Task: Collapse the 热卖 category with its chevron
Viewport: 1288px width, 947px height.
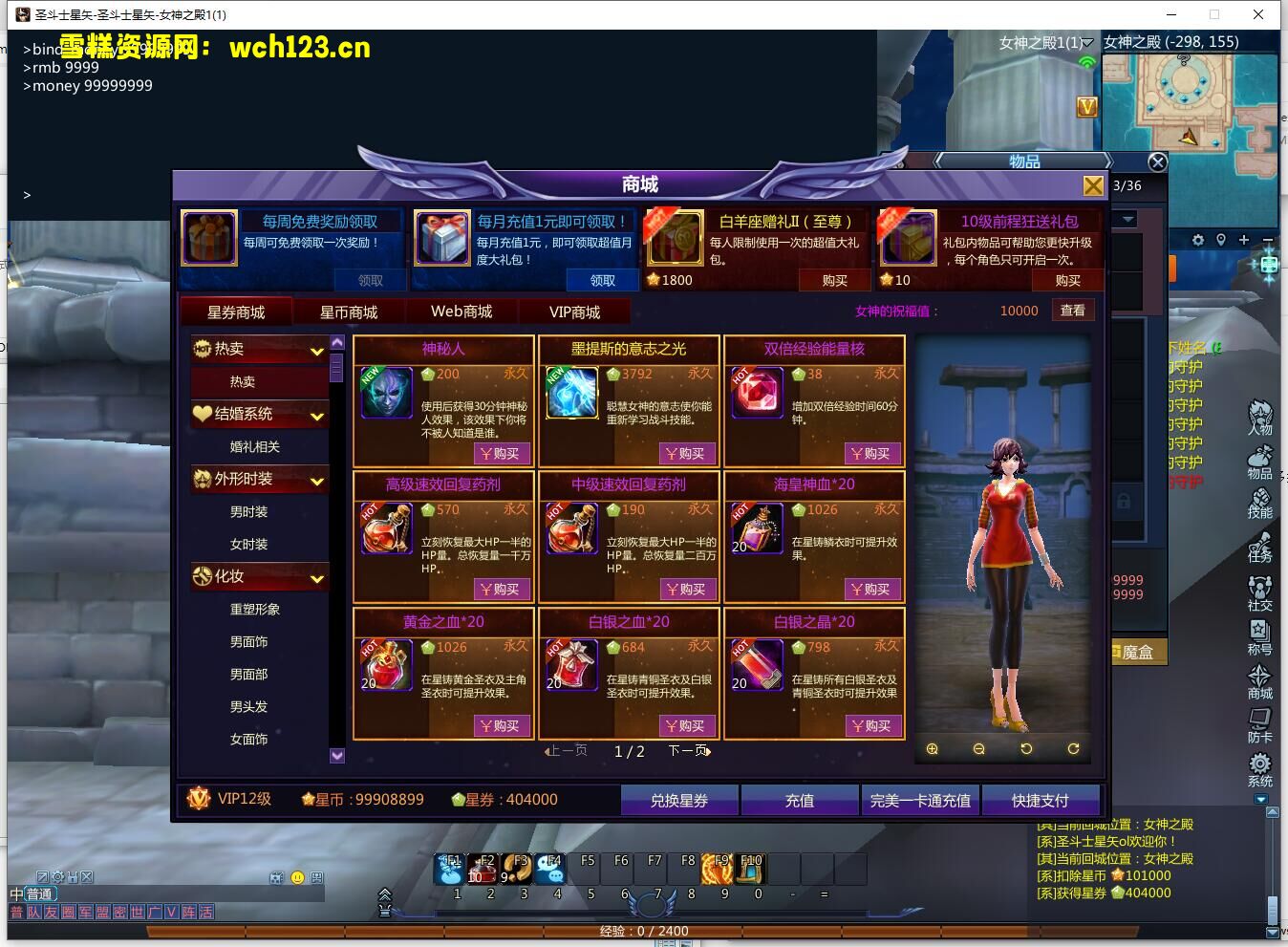Action: (x=318, y=349)
